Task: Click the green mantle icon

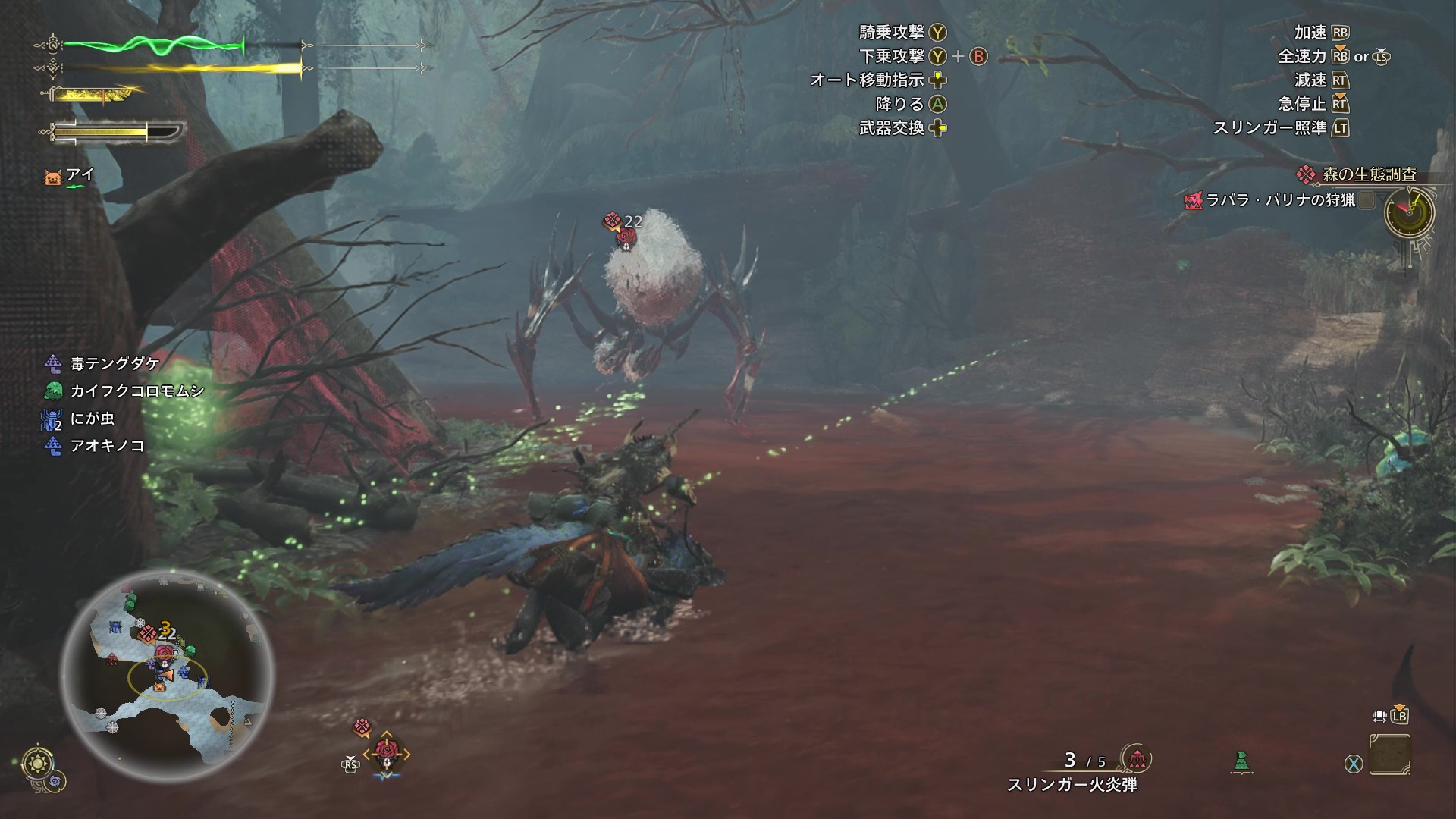Action: 1241,761
